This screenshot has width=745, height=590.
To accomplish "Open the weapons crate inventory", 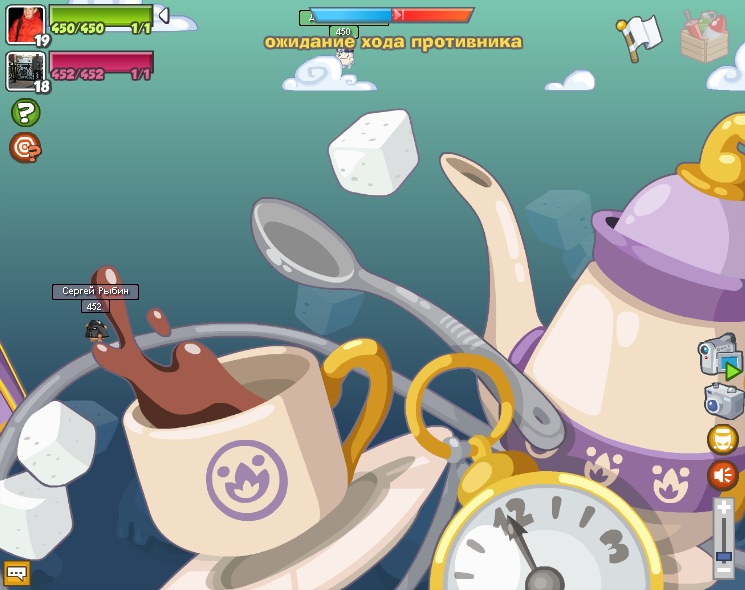I will coord(704,38).
